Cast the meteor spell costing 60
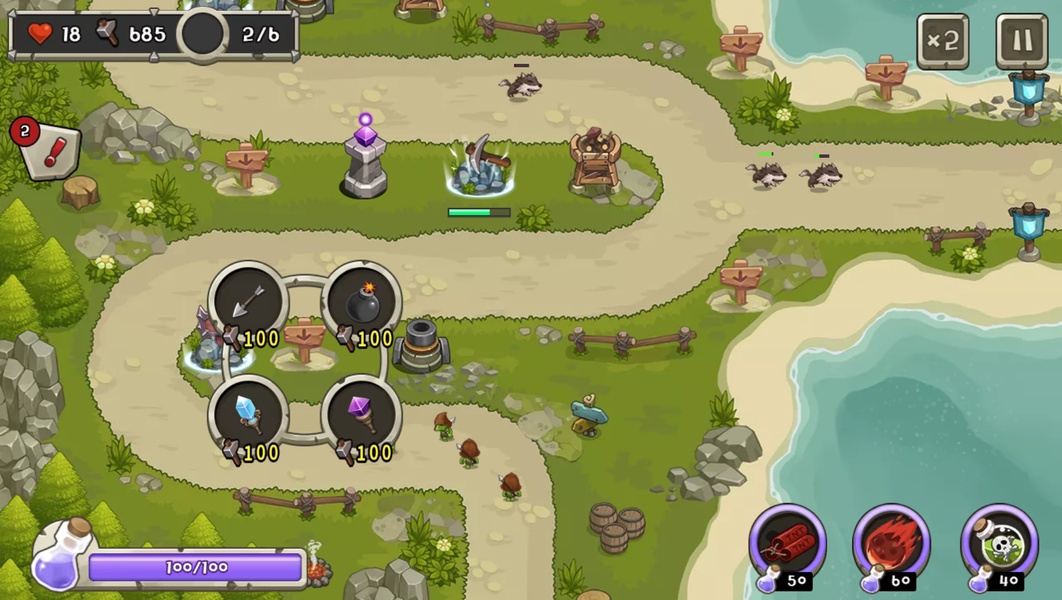This screenshot has width=1062, height=600. (x=892, y=544)
